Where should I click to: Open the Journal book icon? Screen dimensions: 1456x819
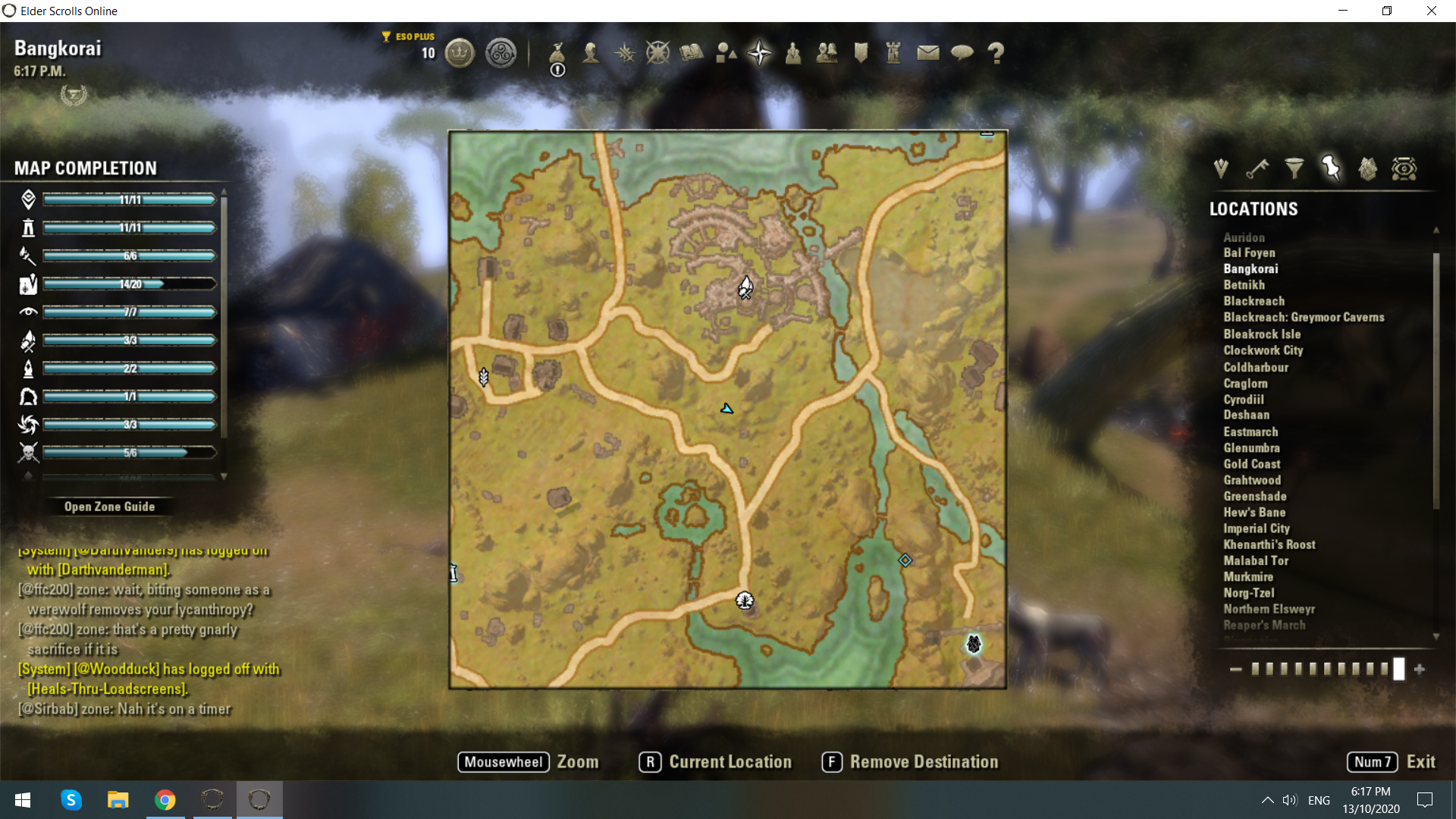[x=690, y=53]
